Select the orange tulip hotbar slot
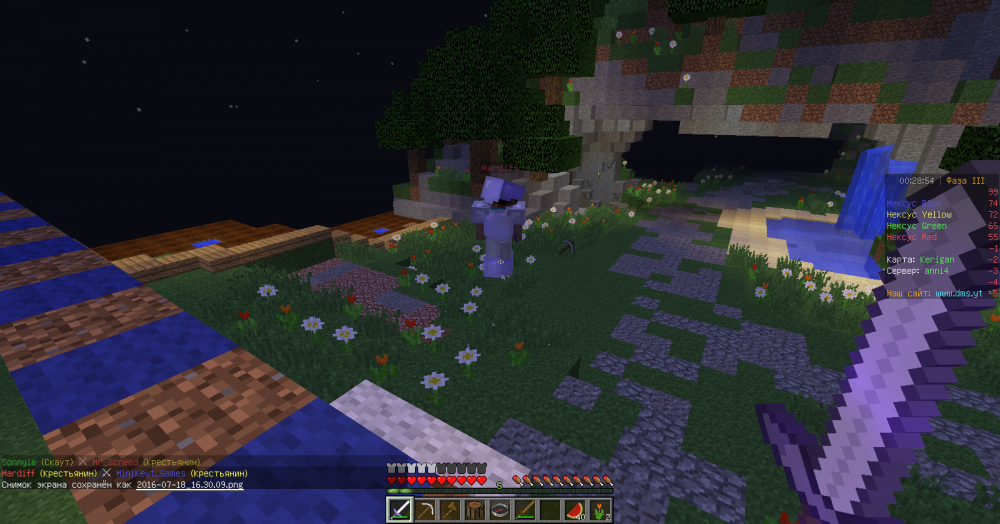The image size is (1000, 524). coord(600,510)
